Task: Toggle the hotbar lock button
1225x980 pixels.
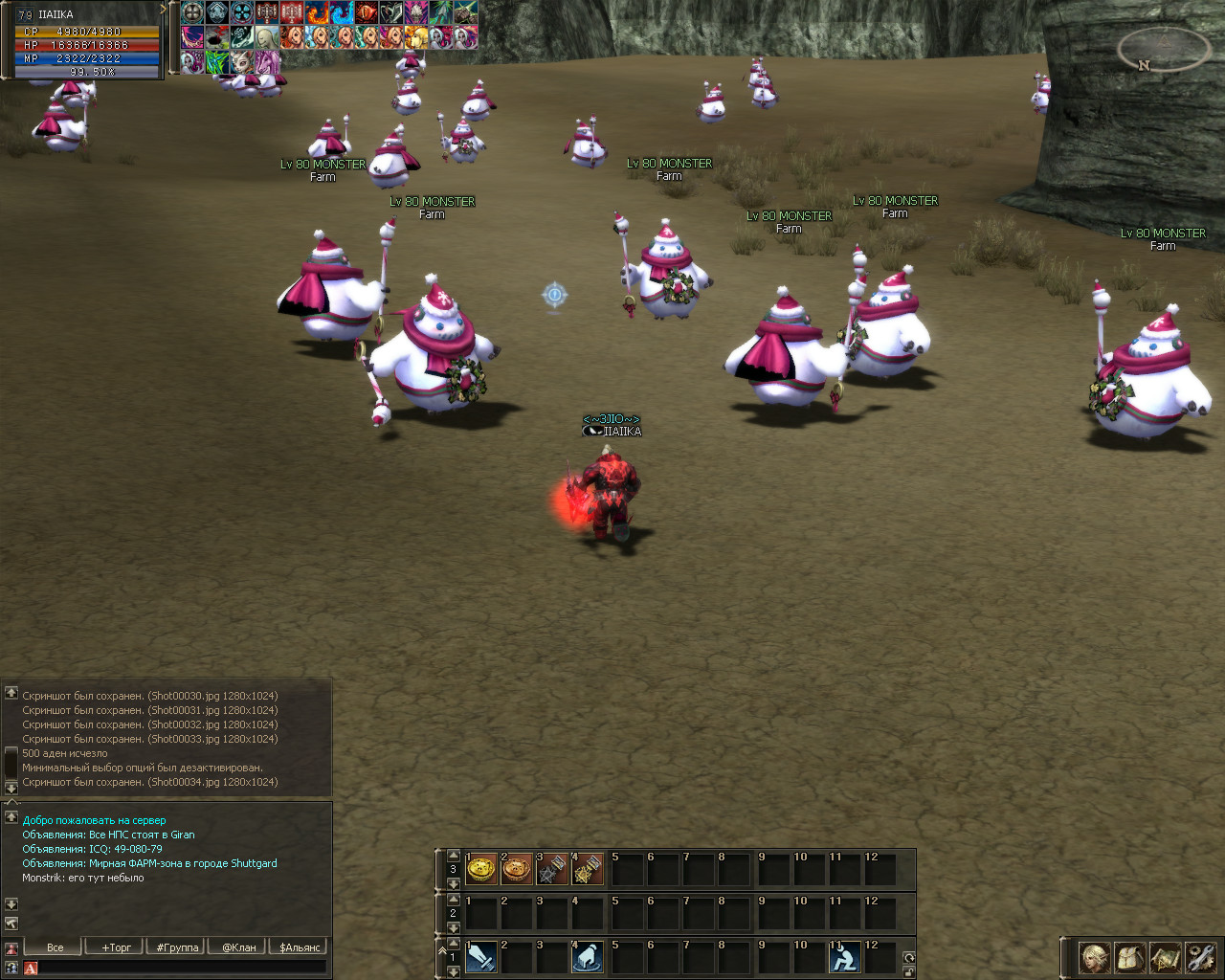Action: pos(908,971)
